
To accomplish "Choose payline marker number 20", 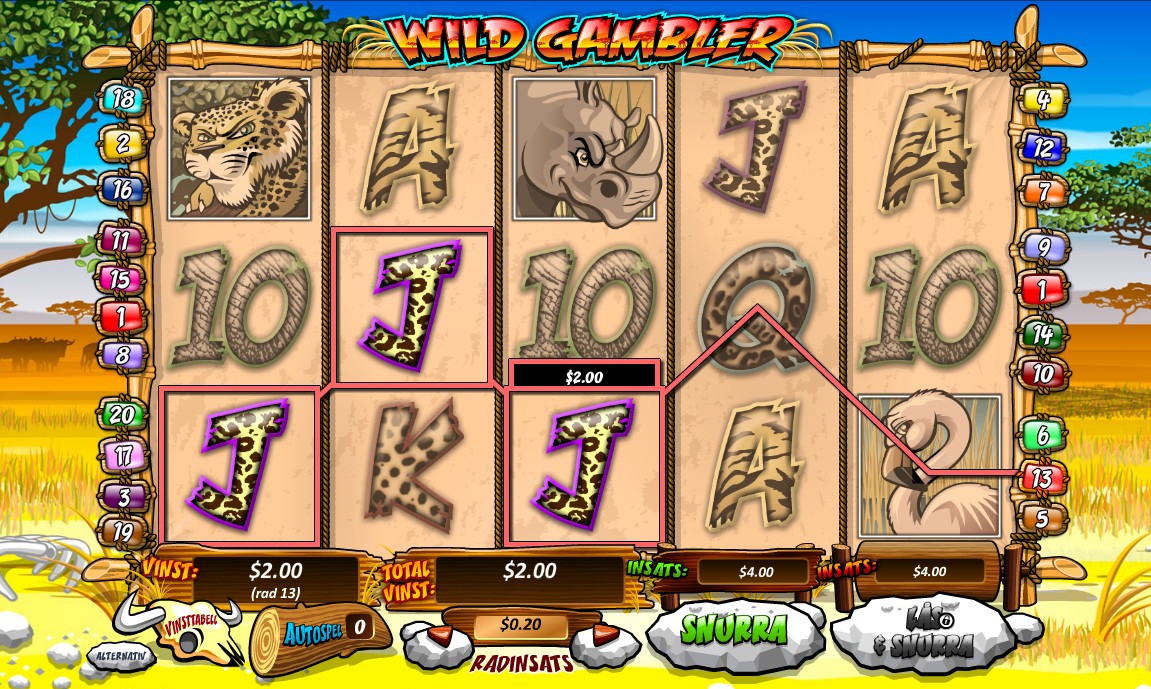I will click(x=121, y=414).
